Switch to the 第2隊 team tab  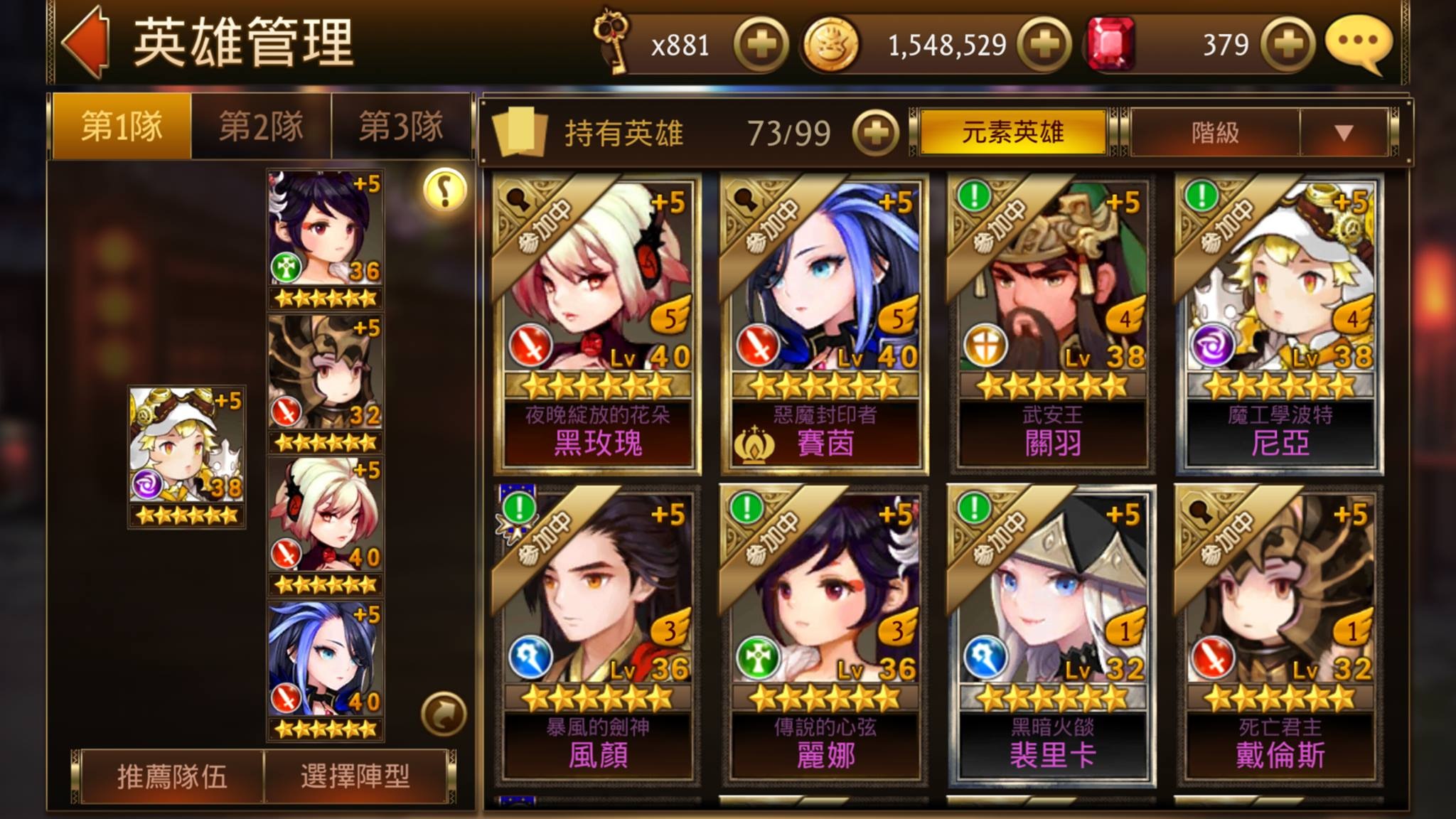click(261, 128)
